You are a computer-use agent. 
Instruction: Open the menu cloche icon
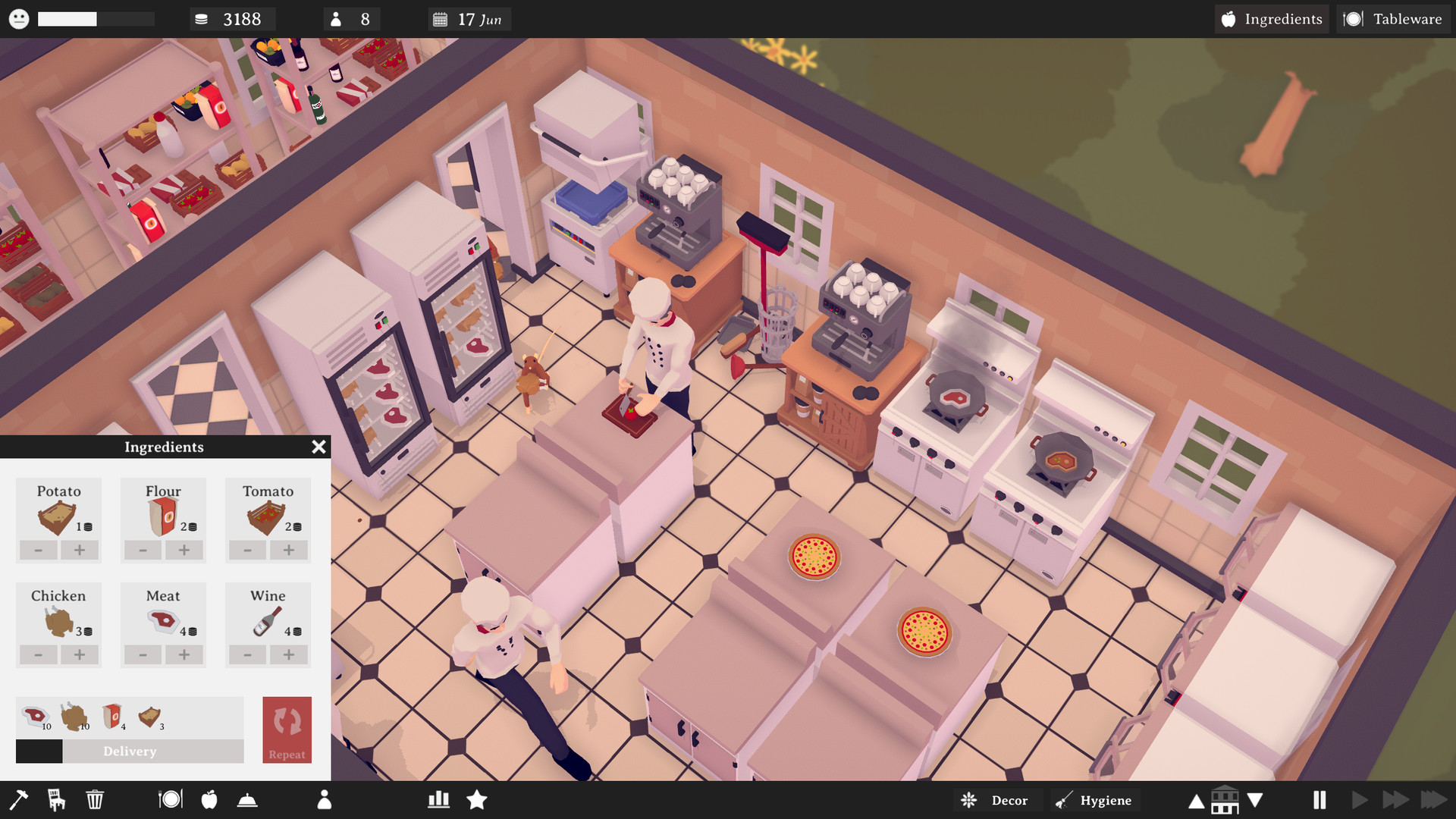pyautogui.click(x=247, y=799)
